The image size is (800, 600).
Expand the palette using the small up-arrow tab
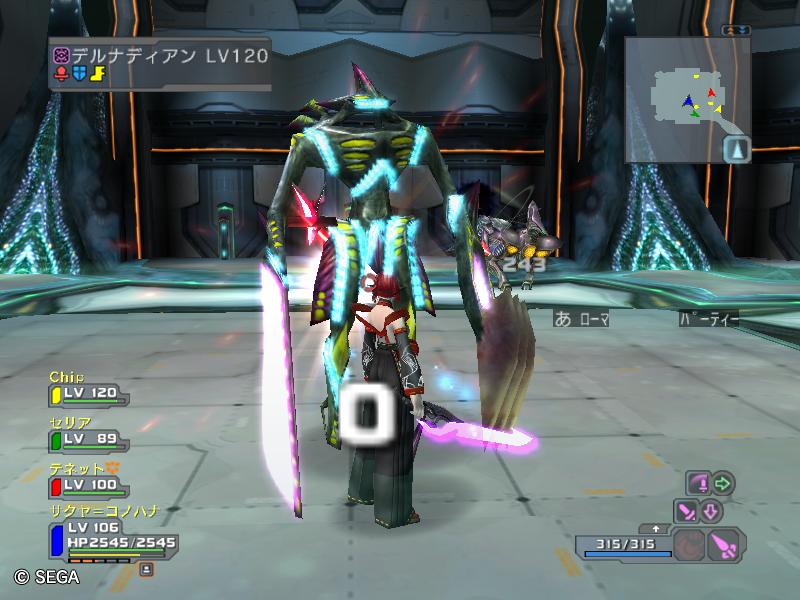656,527
